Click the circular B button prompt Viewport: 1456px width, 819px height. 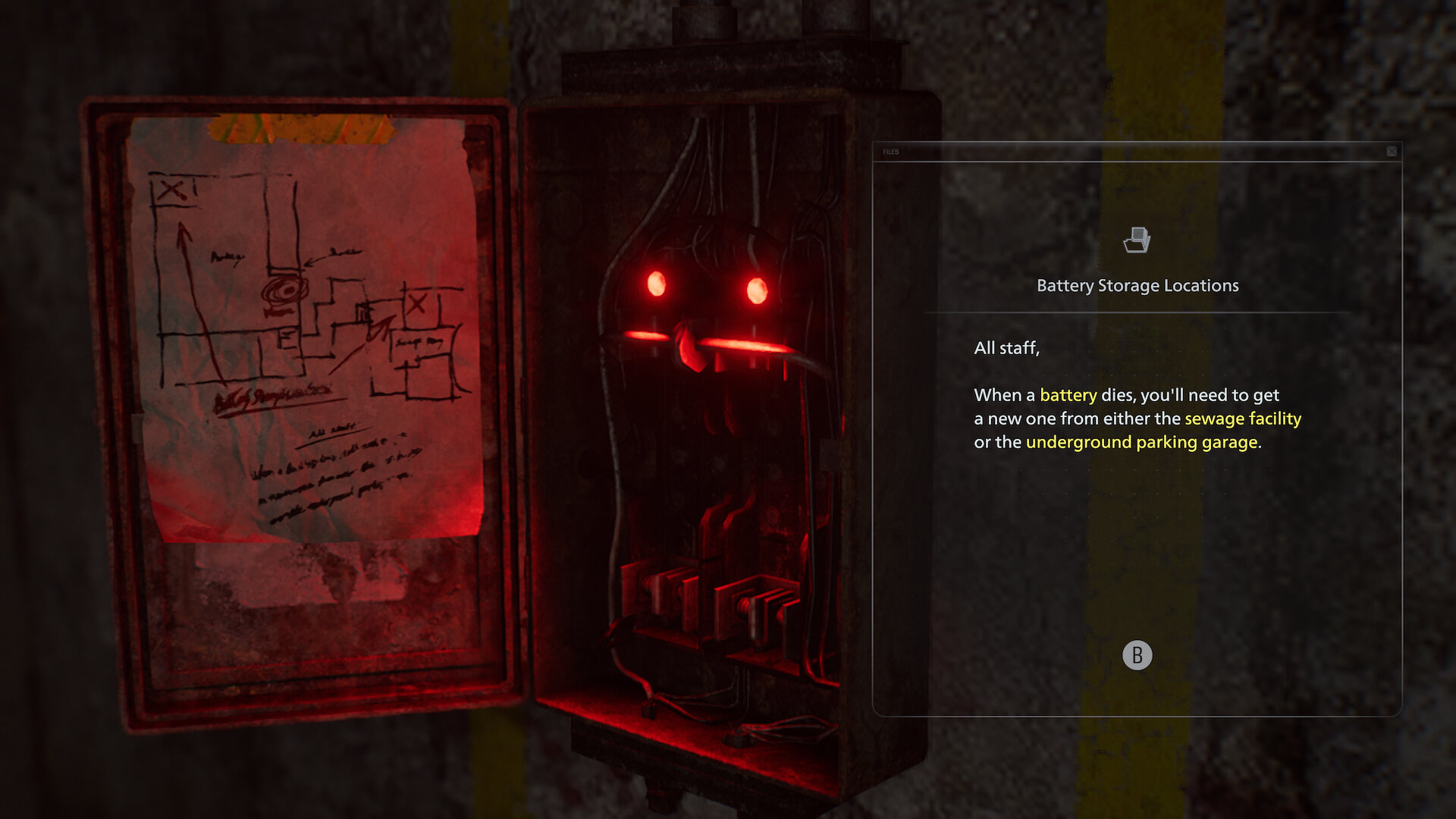pos(1139,655)
